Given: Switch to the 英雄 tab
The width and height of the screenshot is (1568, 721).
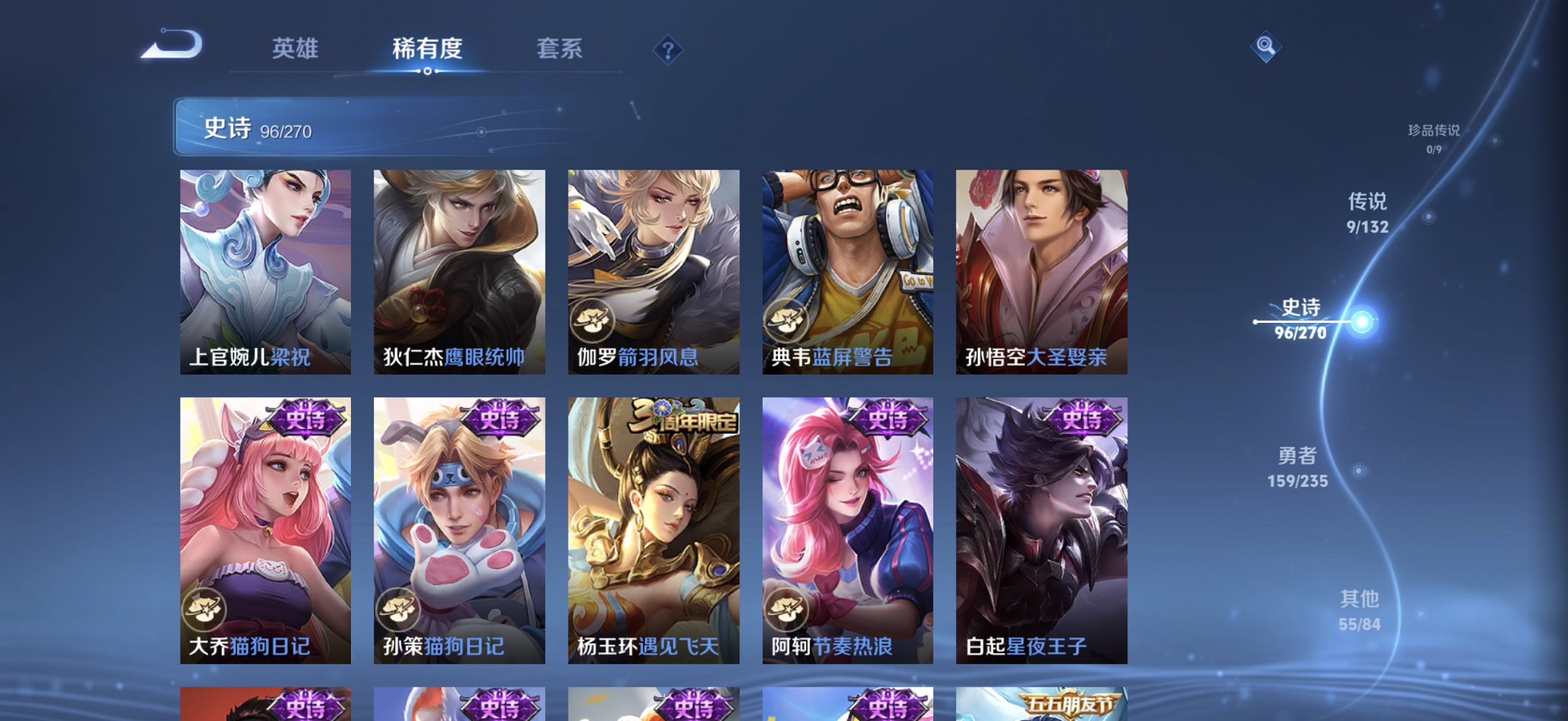Looking at the screenshot, I should (296, 49).
